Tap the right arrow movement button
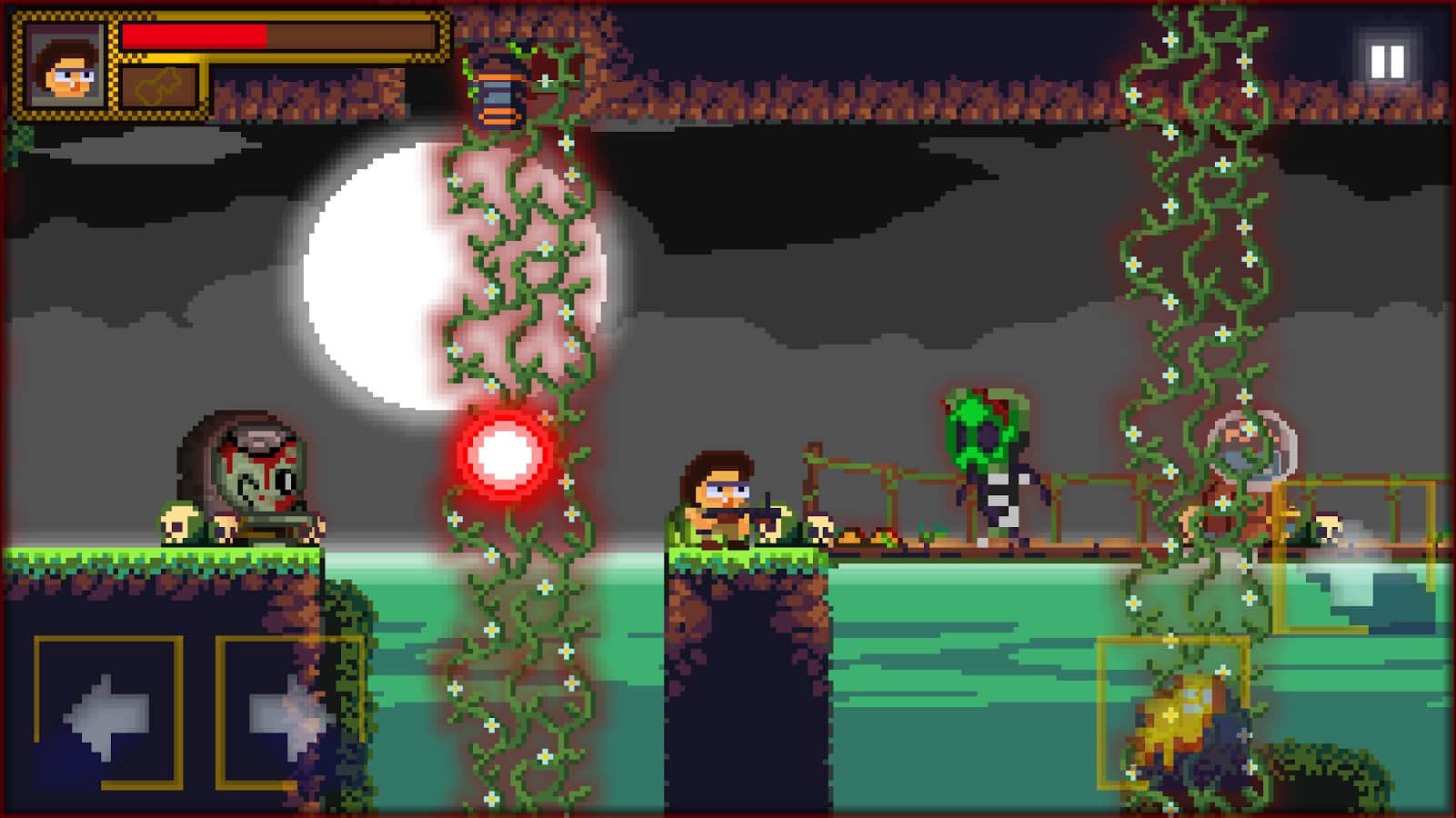Screen dimensions: 1456x818 (289, 713)
